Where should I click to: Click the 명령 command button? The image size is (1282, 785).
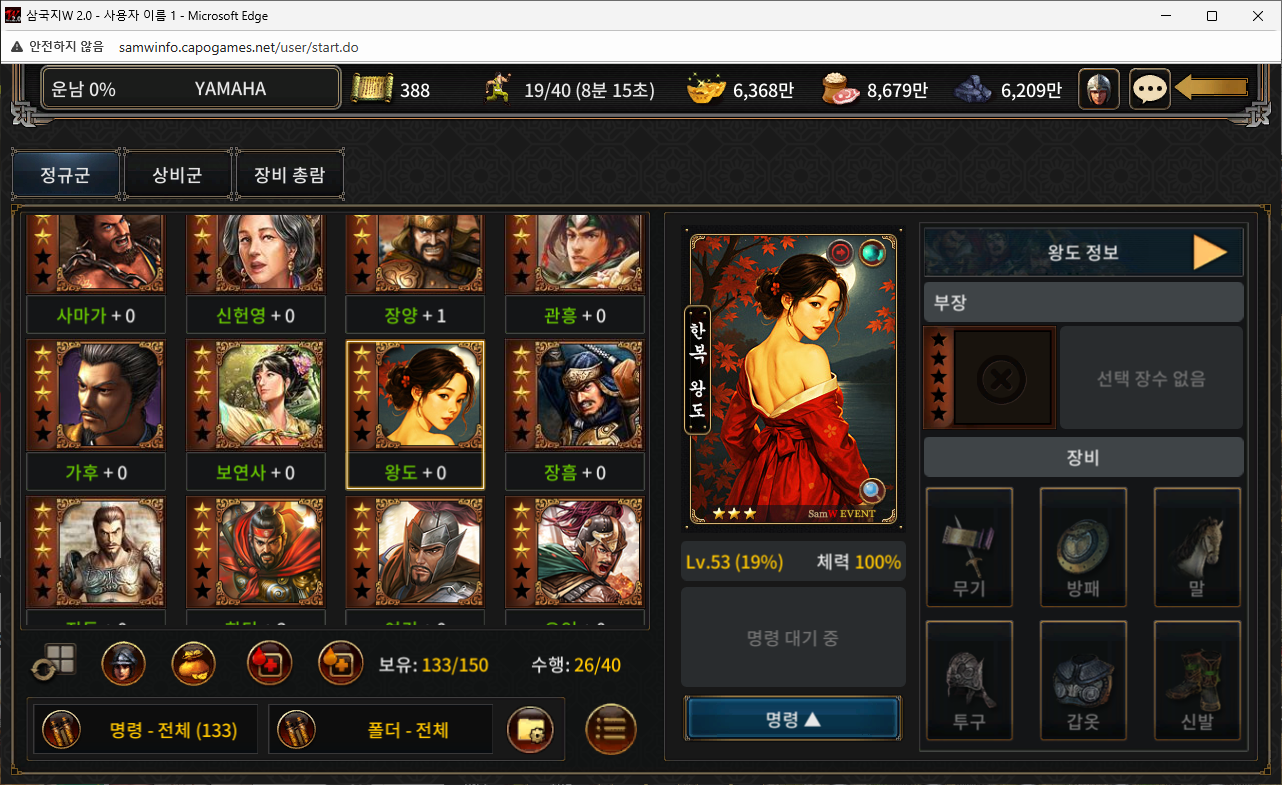click(x=792, y=719)
